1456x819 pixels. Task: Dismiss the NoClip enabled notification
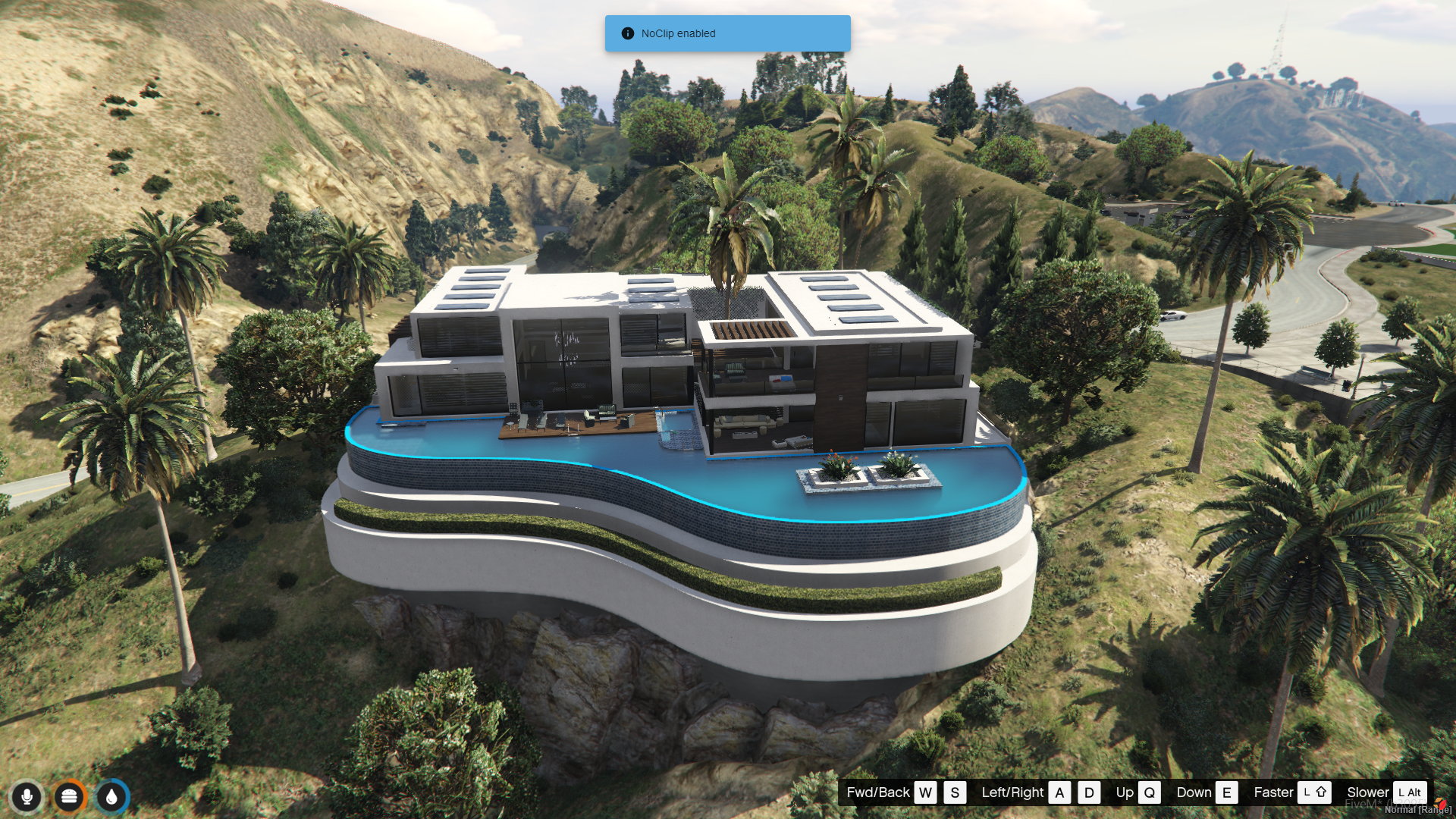726,33
